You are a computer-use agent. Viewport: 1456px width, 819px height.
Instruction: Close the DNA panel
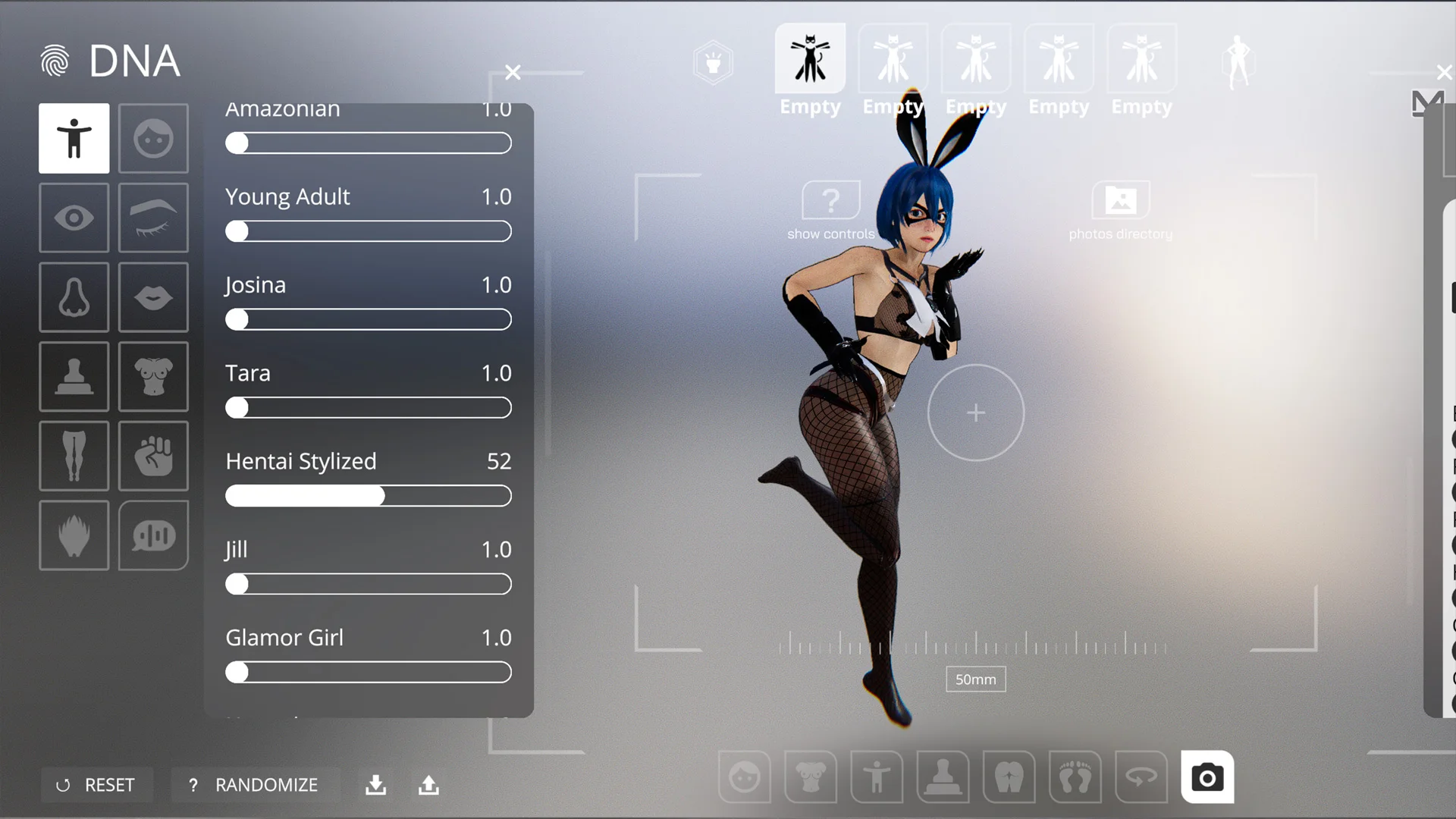[x=513, y=73]
